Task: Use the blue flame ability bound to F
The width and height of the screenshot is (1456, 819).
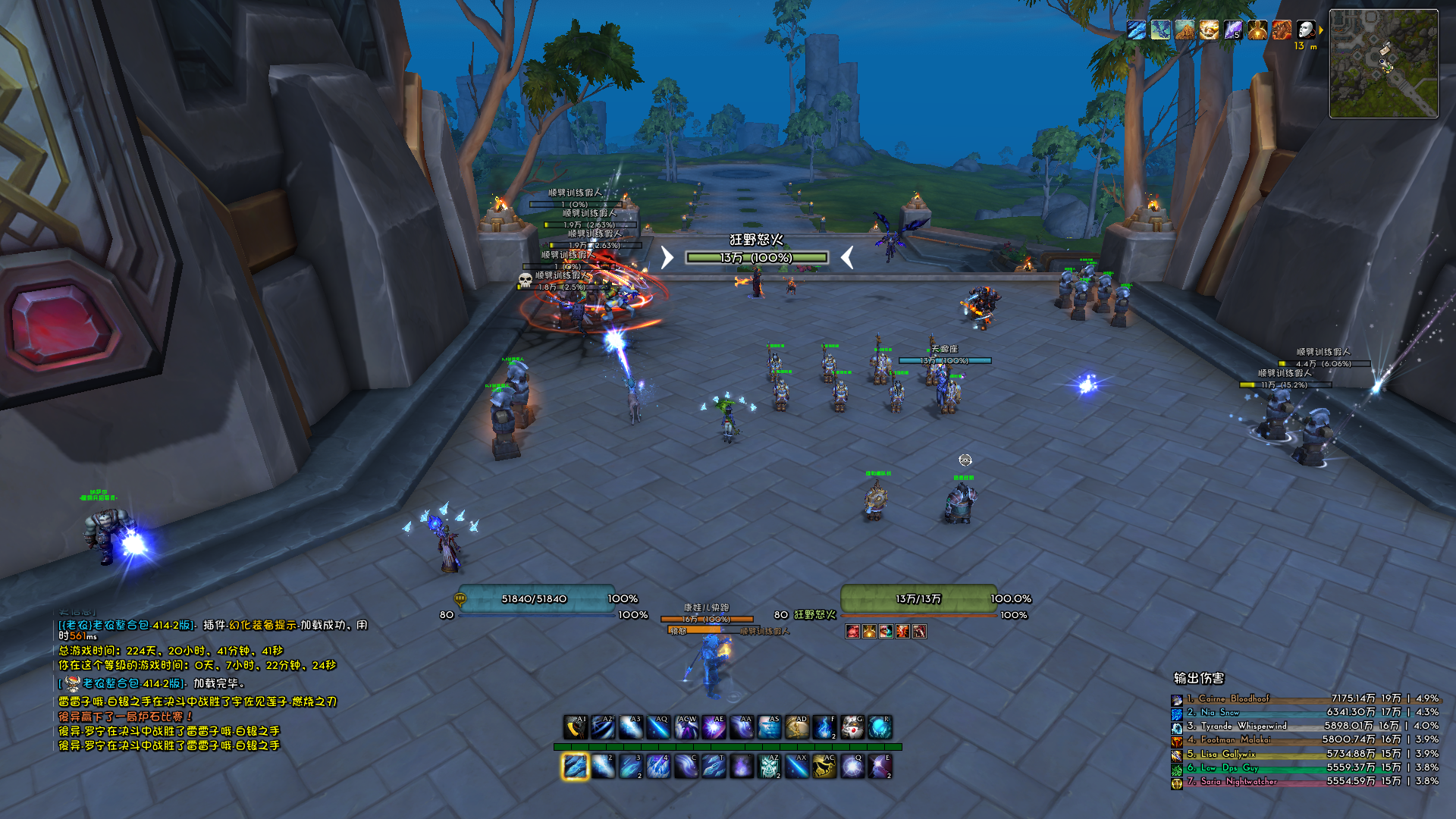Action: click(824, 728)
